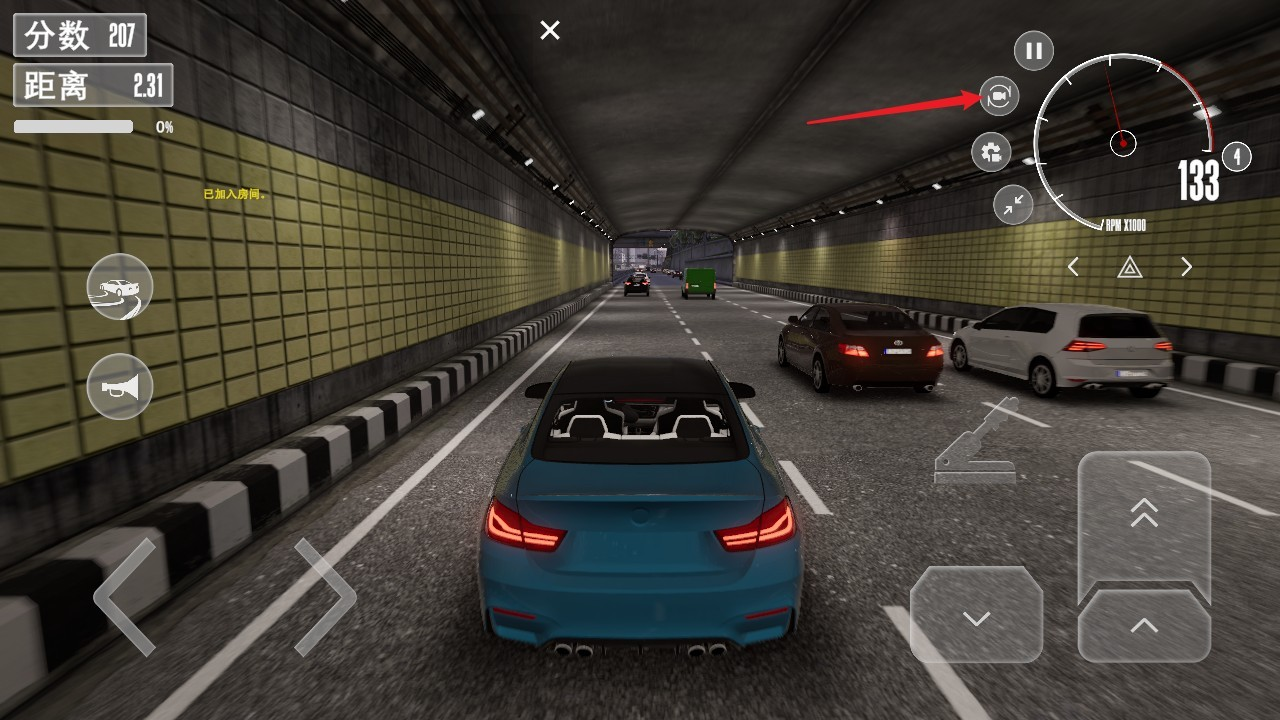1280x720 pixels.
Task: Select the 距离 distance panel
Action: [x=93, y=86]
